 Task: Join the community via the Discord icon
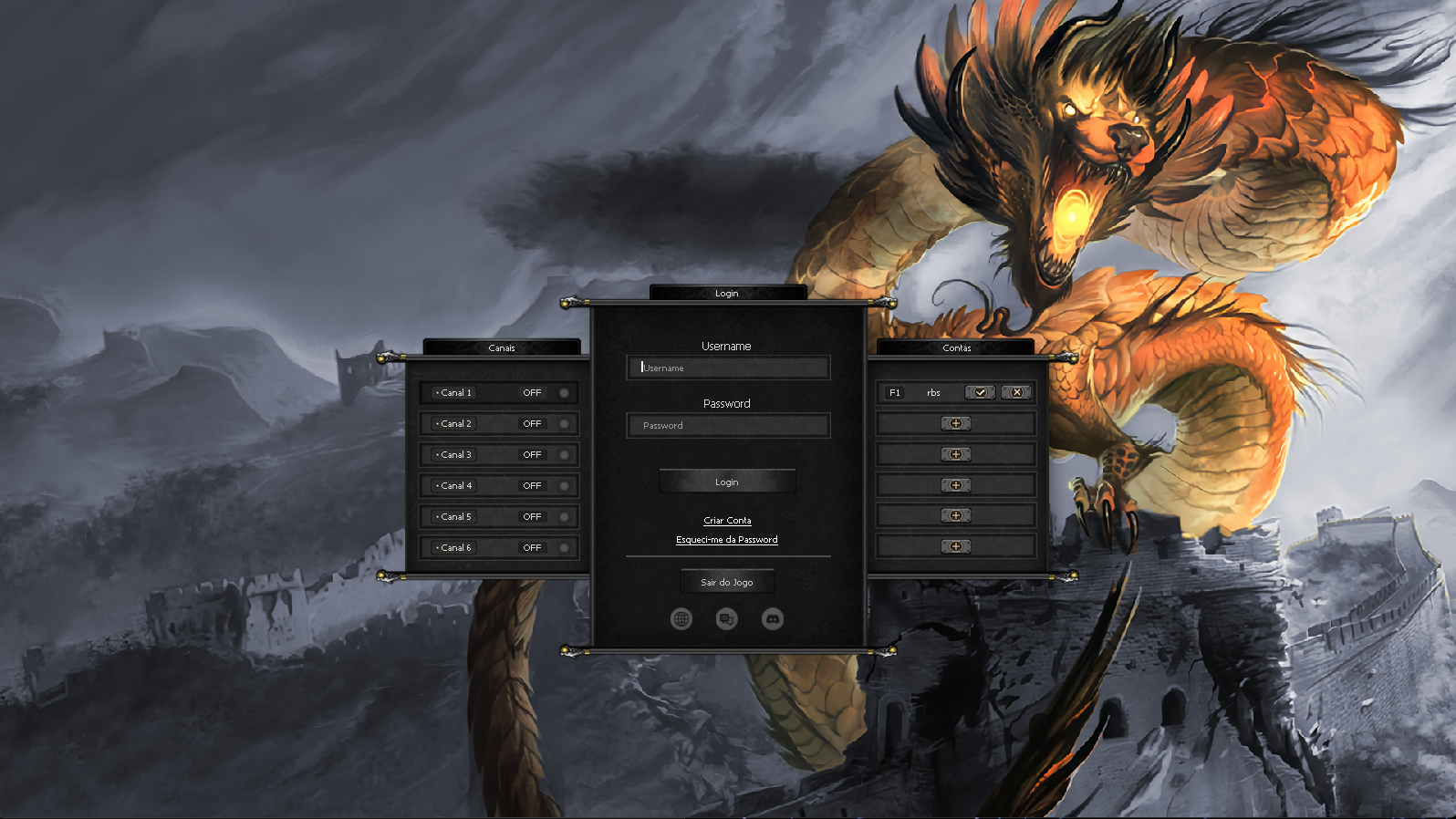(x=774, y=617)
